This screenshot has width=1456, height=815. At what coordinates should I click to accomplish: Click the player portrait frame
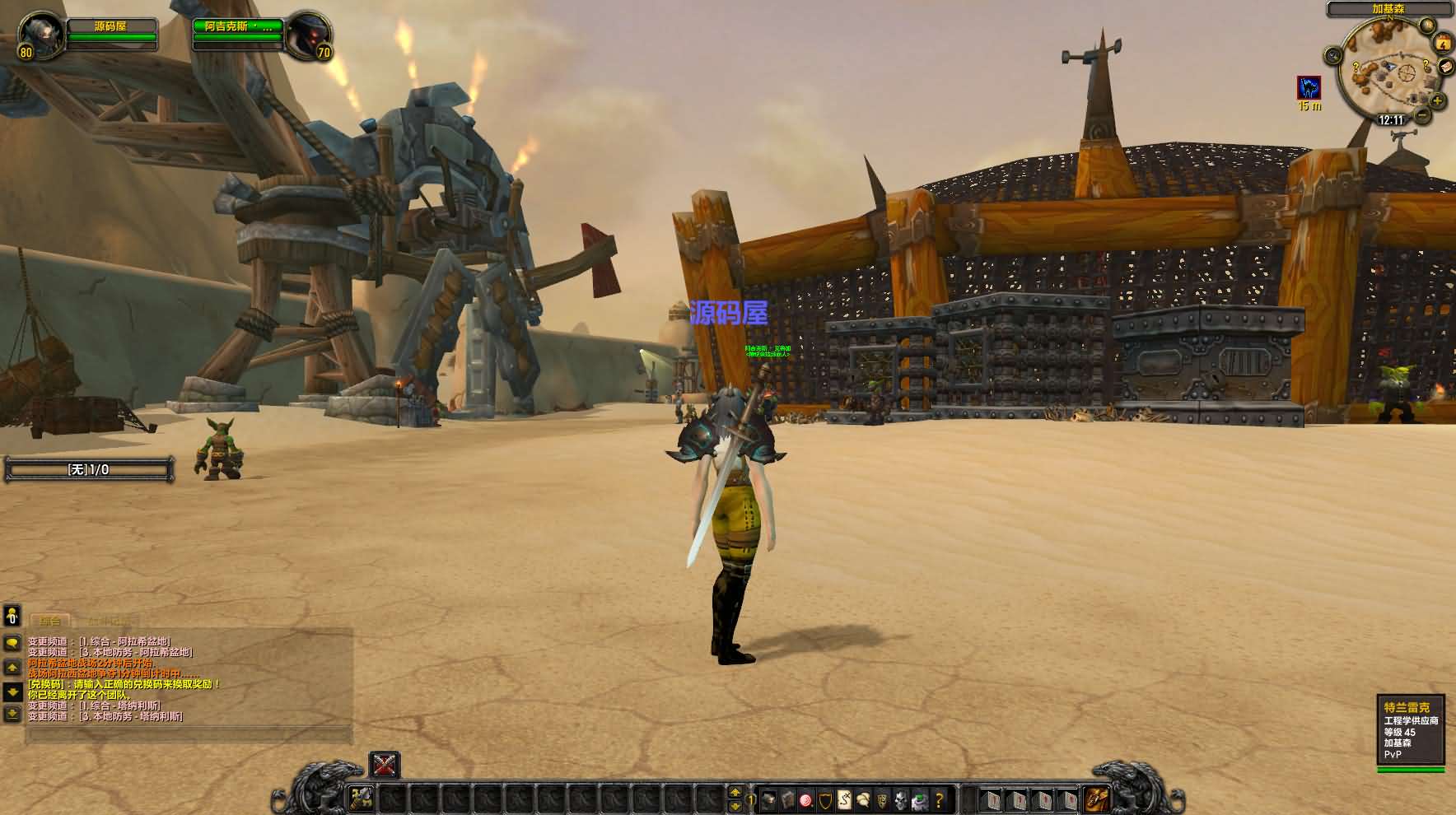pos(38,35)
